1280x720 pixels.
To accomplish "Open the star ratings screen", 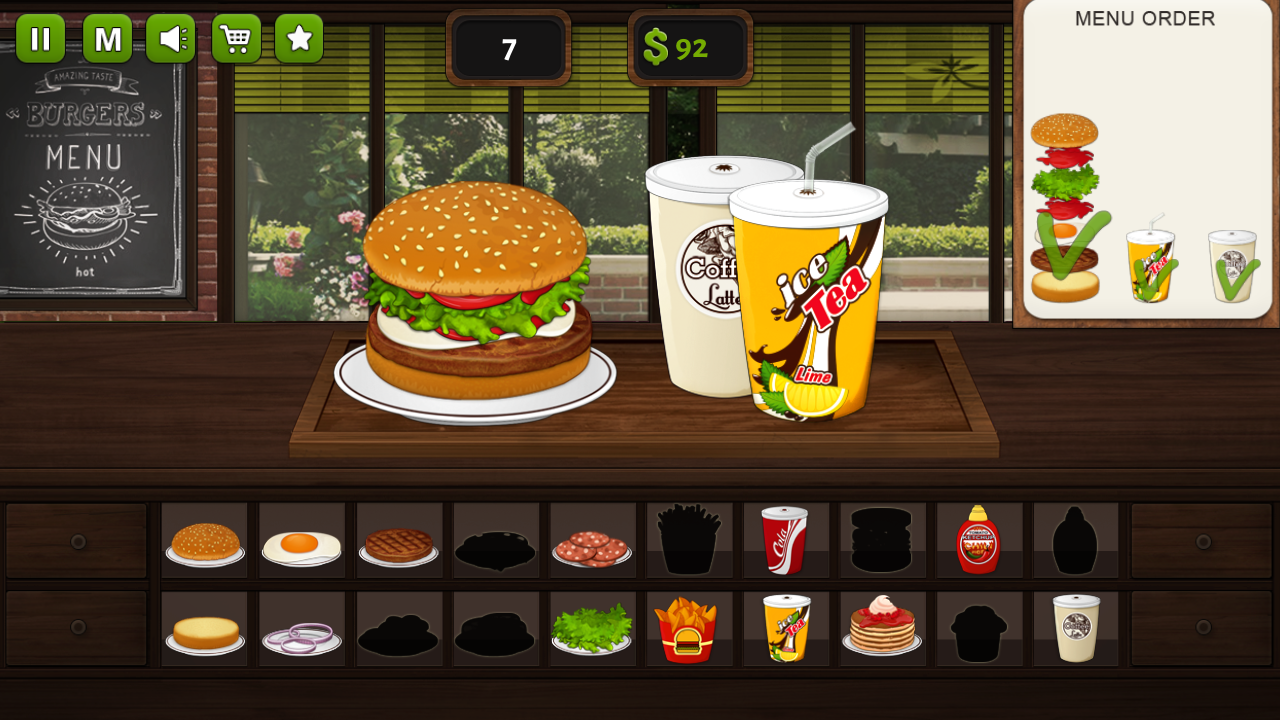I will coord(298,38).
